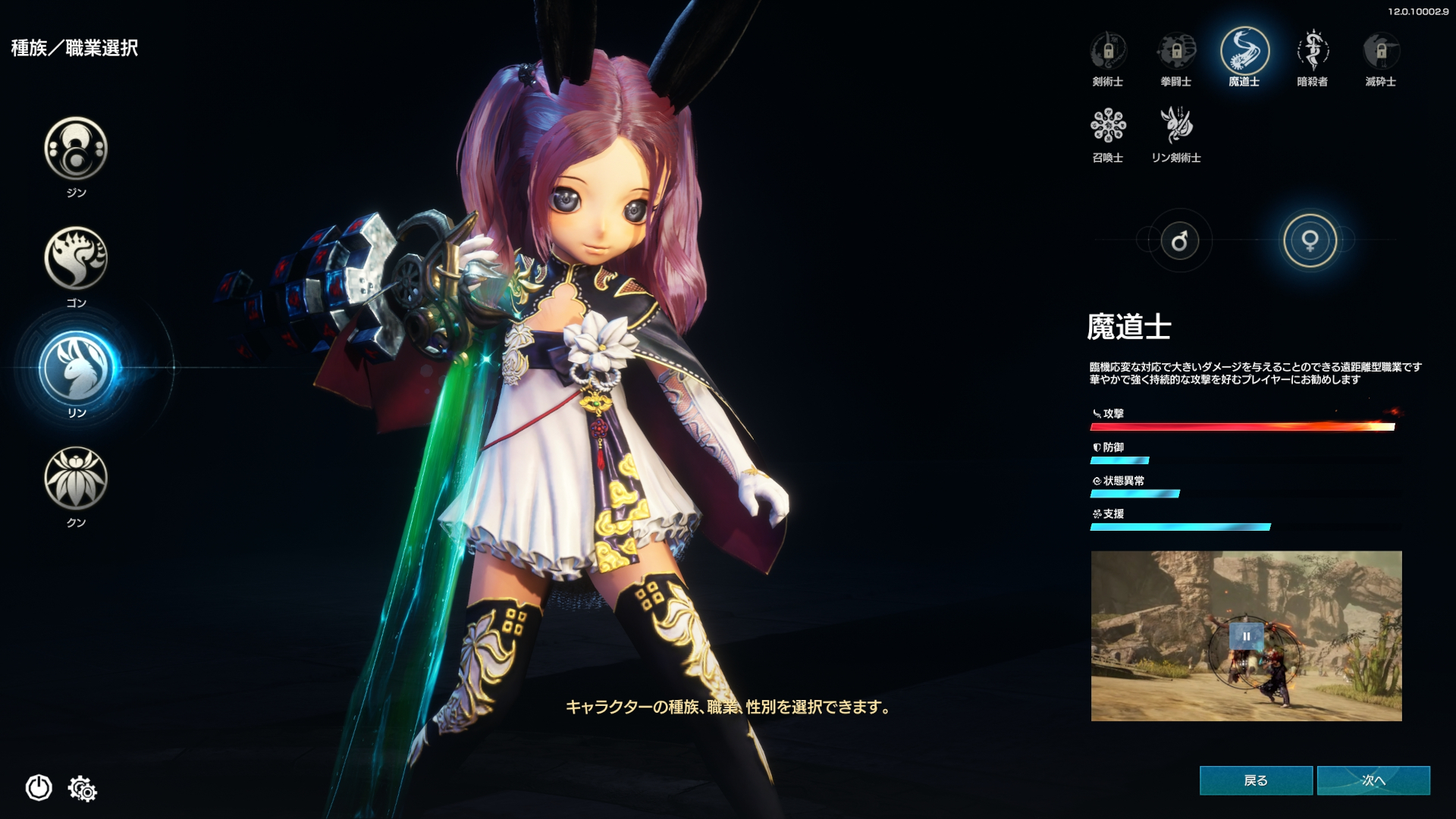Viewport: 1456px width, 819px height.
Task: Open the gear settings menu
Action: pyautogui.click(x=83, y=789)
